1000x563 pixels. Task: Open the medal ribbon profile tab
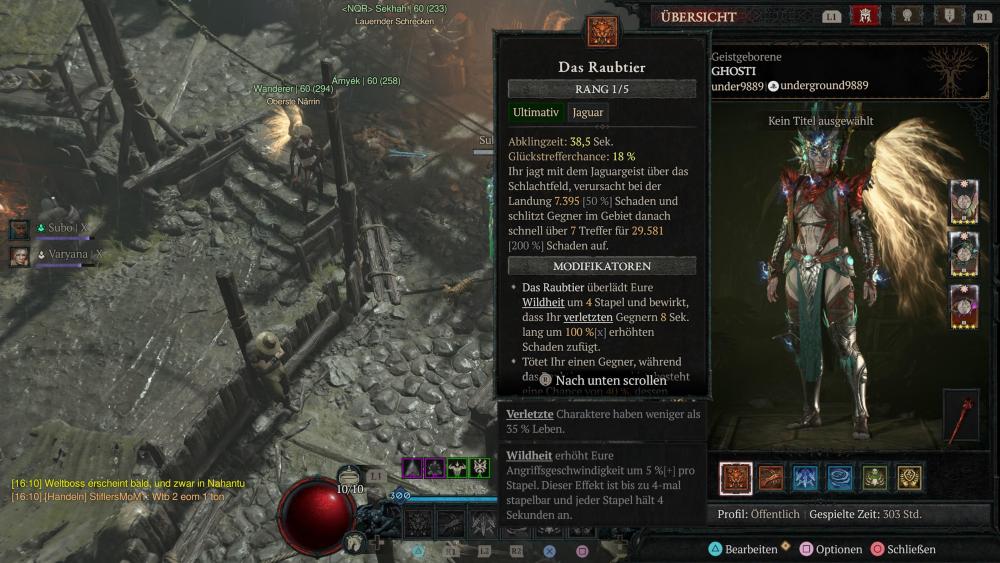[907, 16]
